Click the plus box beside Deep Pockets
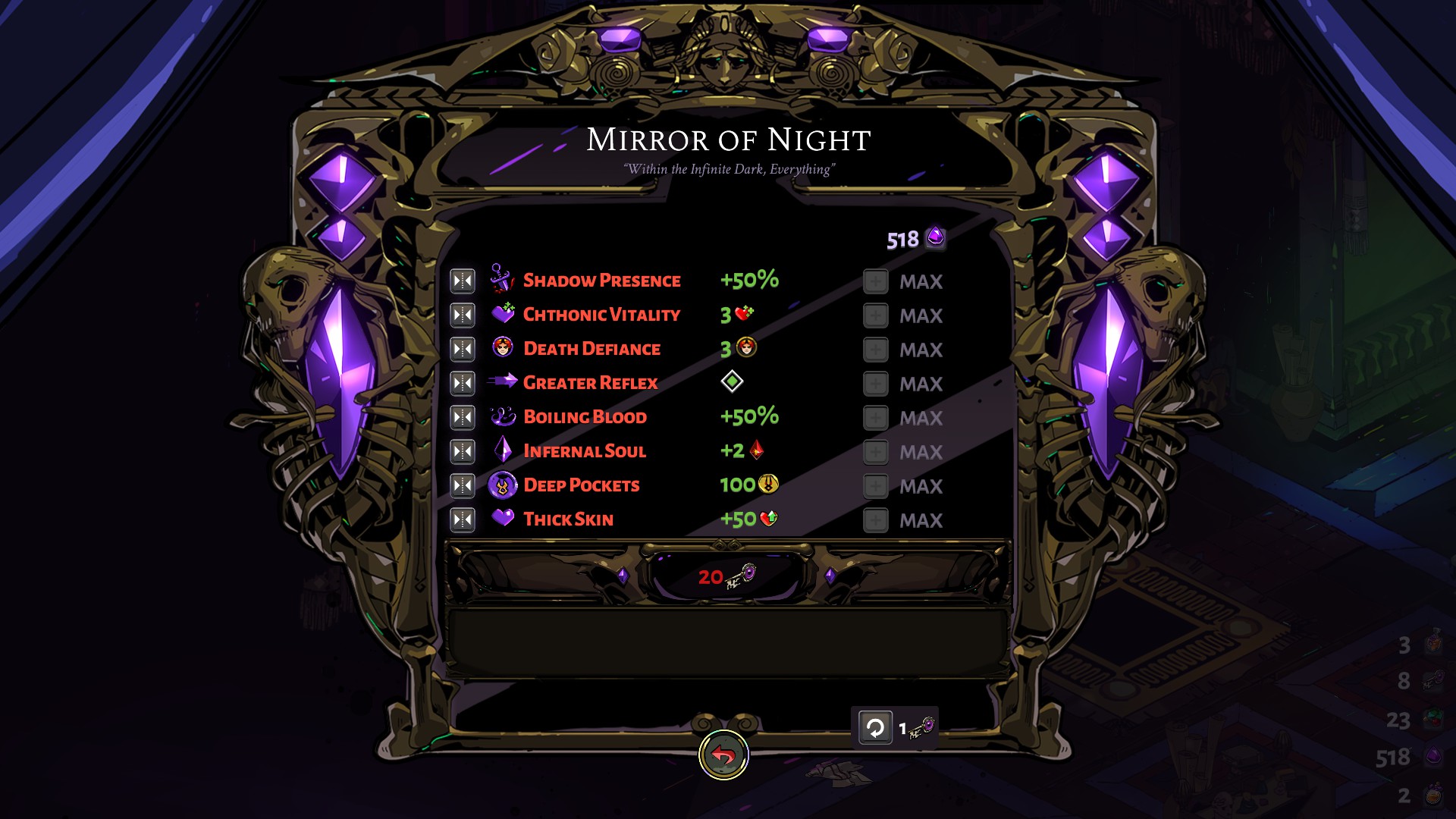 coord(875,486)
